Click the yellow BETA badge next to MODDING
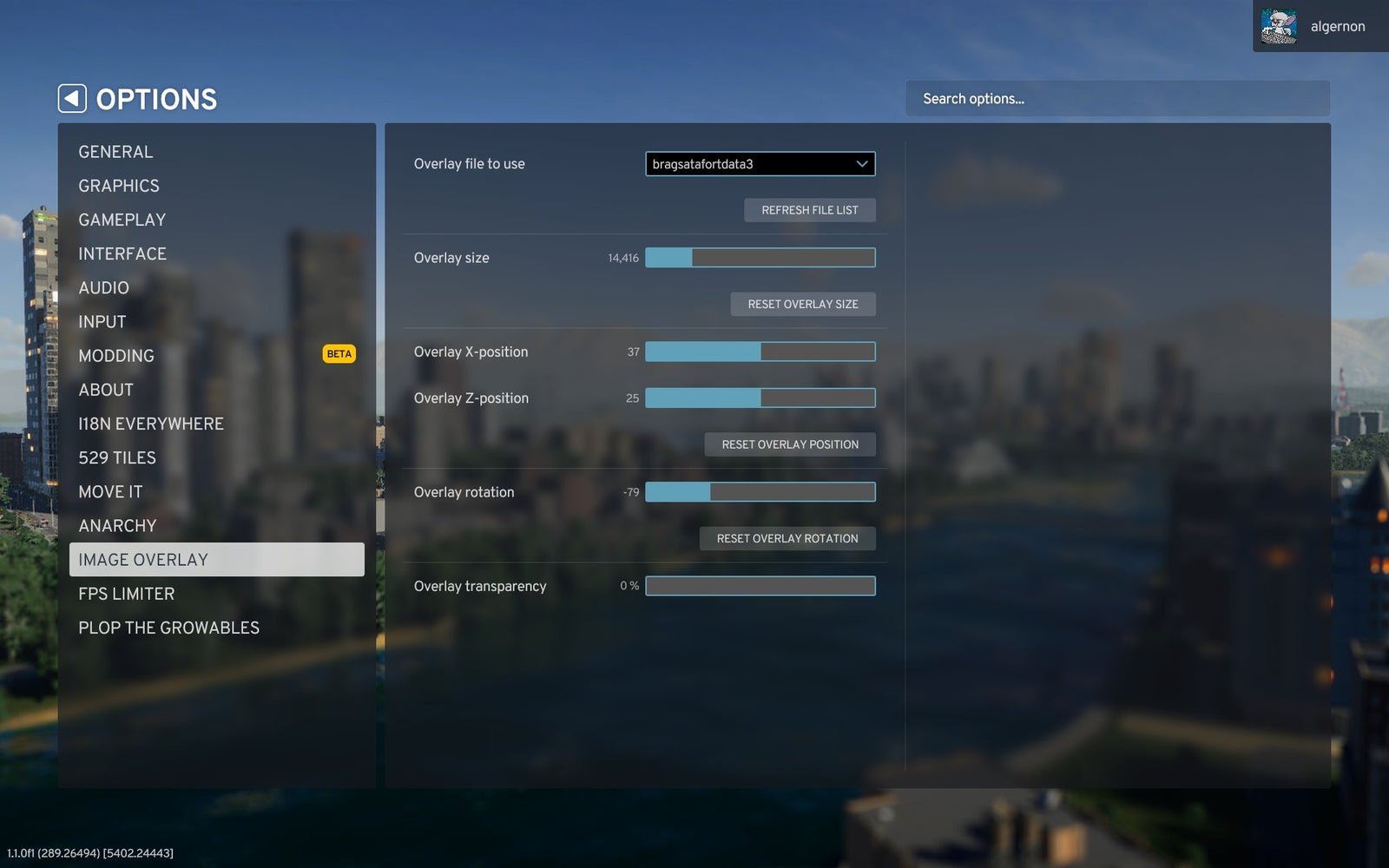 coord(339,353)
